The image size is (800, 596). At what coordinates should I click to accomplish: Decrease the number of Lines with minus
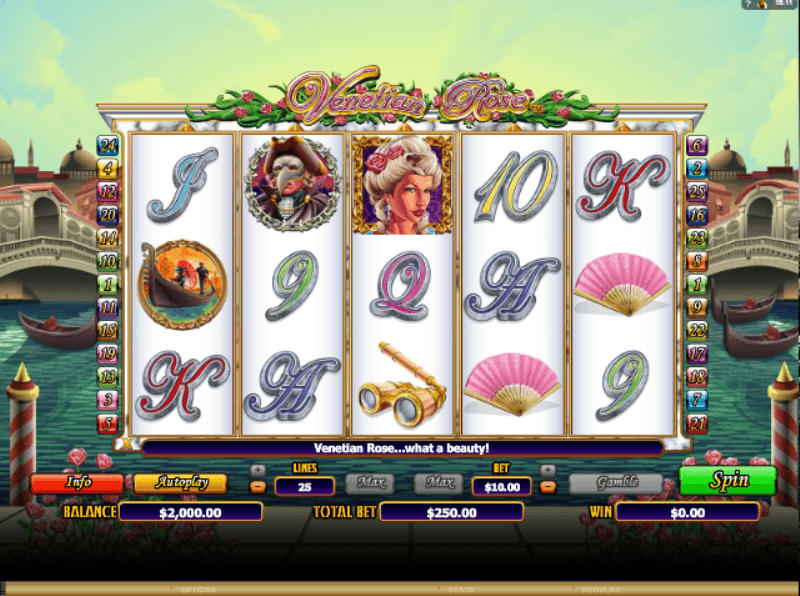[257, 487]
